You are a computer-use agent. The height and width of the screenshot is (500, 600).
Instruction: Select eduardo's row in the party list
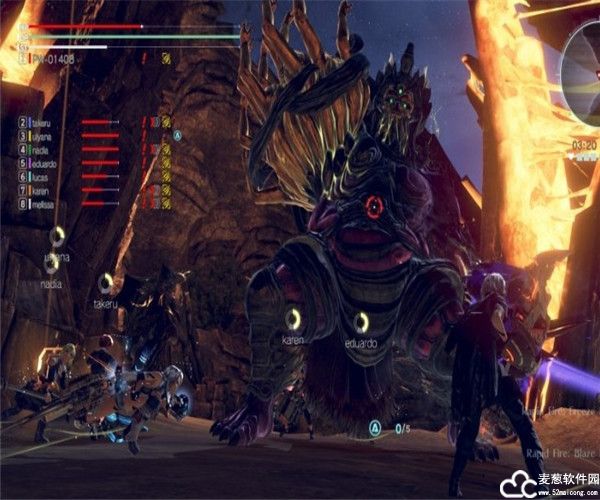[45, 163]
